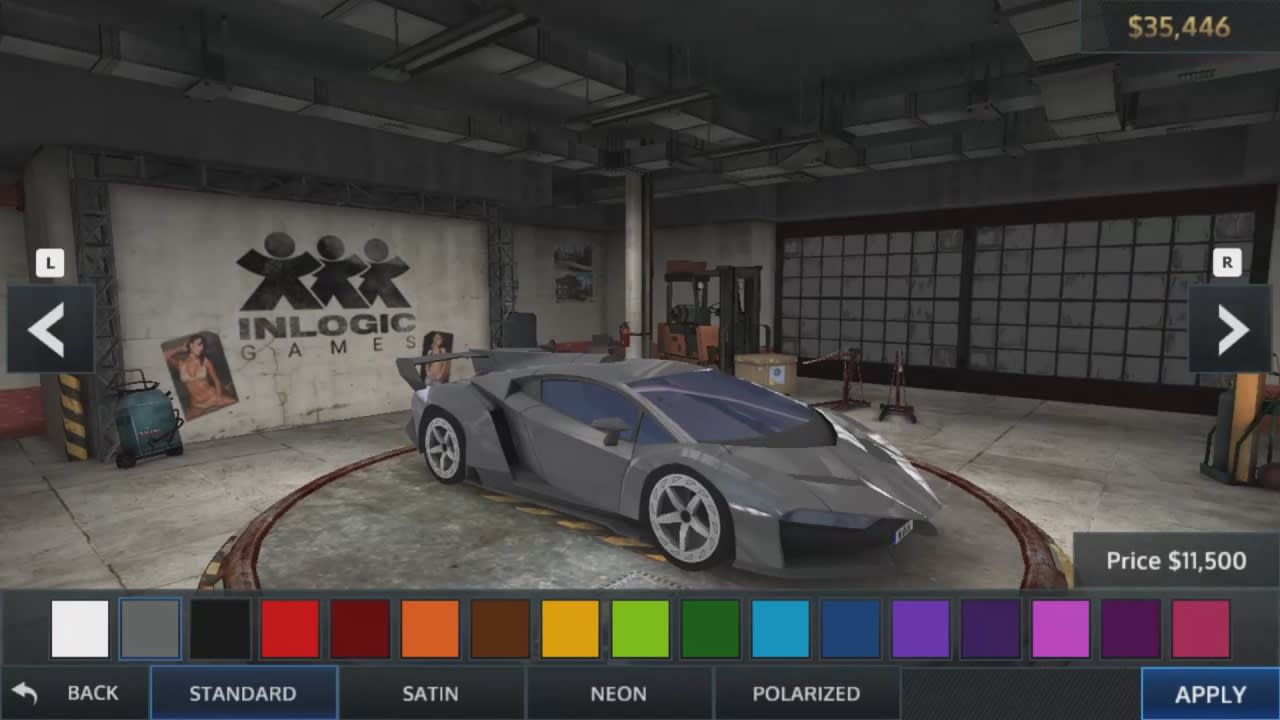The width and height of the screenshot is (1280, 720).
Task: Open the NEON paint category
Action: click(x=620, y=692)
